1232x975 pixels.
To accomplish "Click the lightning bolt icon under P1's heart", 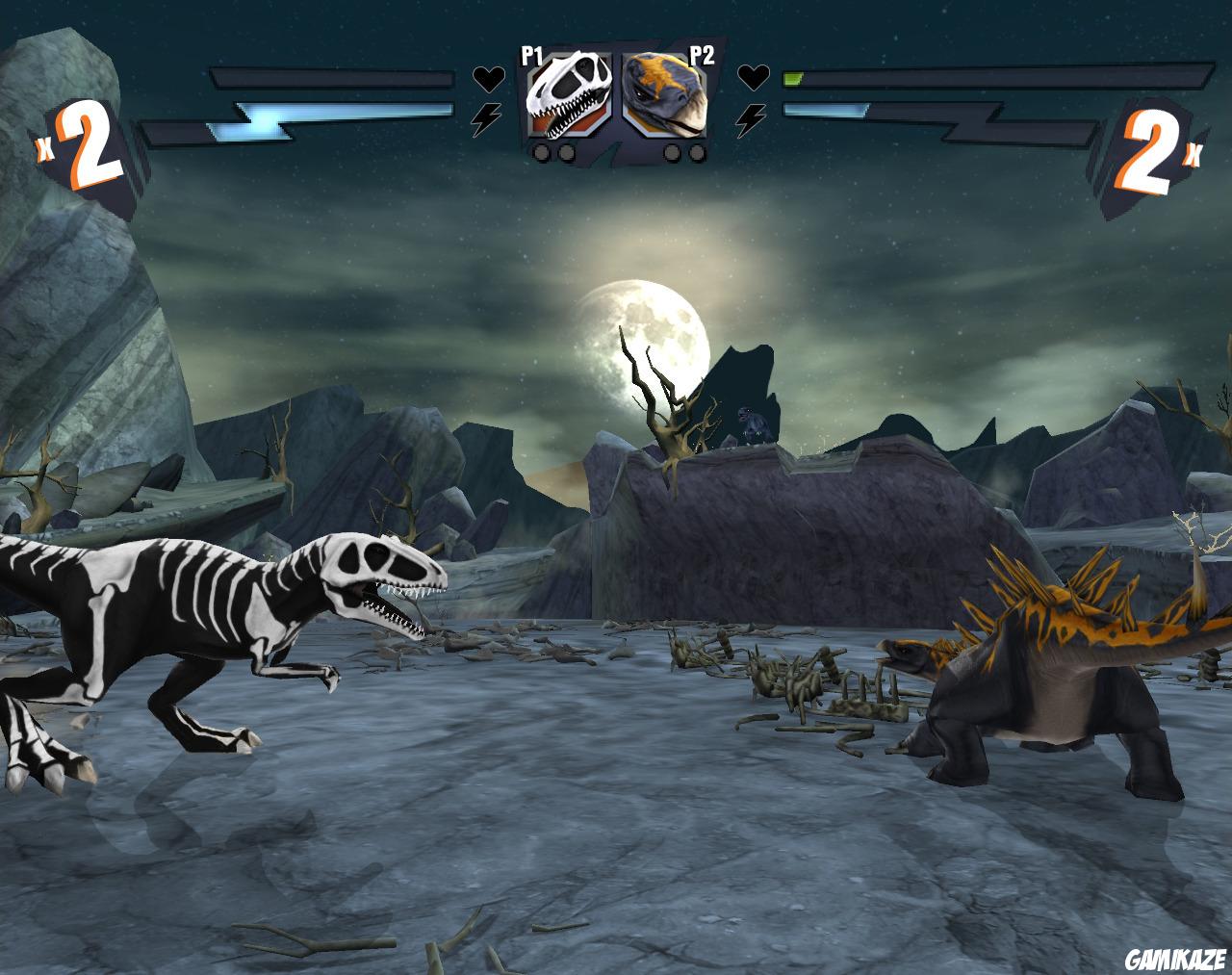I will coord(488,115).
